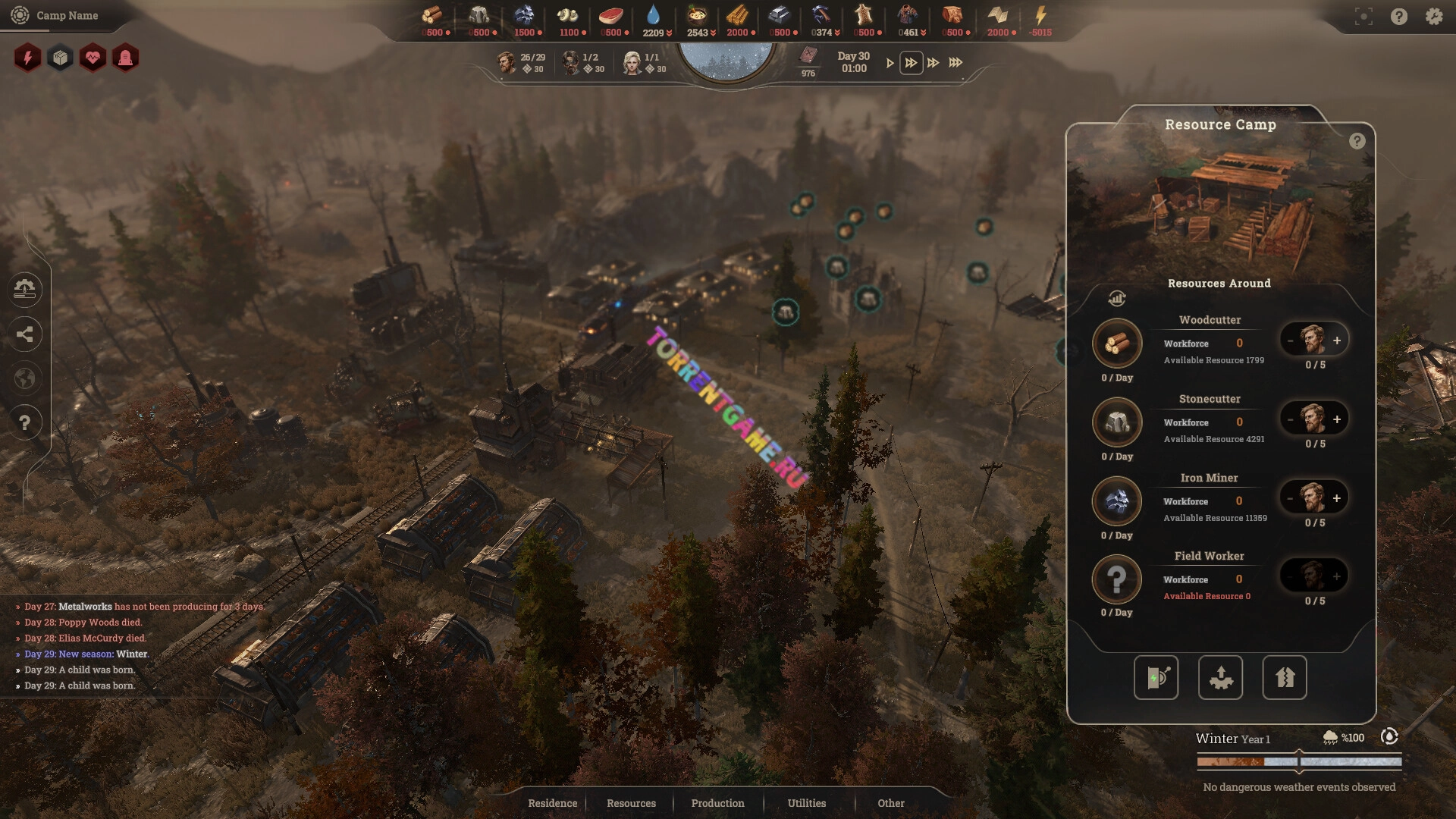Open settings gear in top corner
This screenshot has height=819, width=1456.
coord(1433,16)
